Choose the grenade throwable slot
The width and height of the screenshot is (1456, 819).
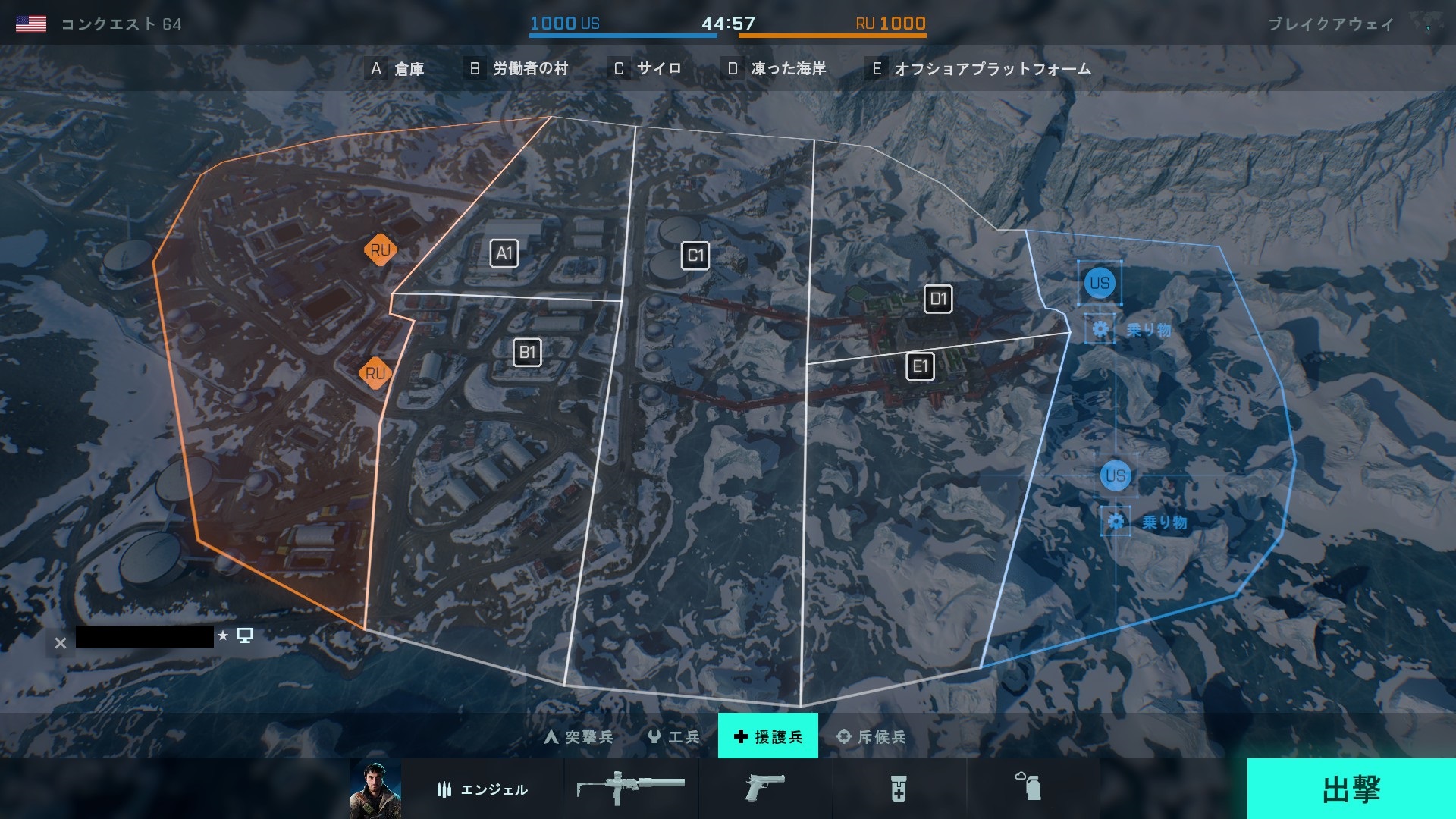coord(1029,789)
